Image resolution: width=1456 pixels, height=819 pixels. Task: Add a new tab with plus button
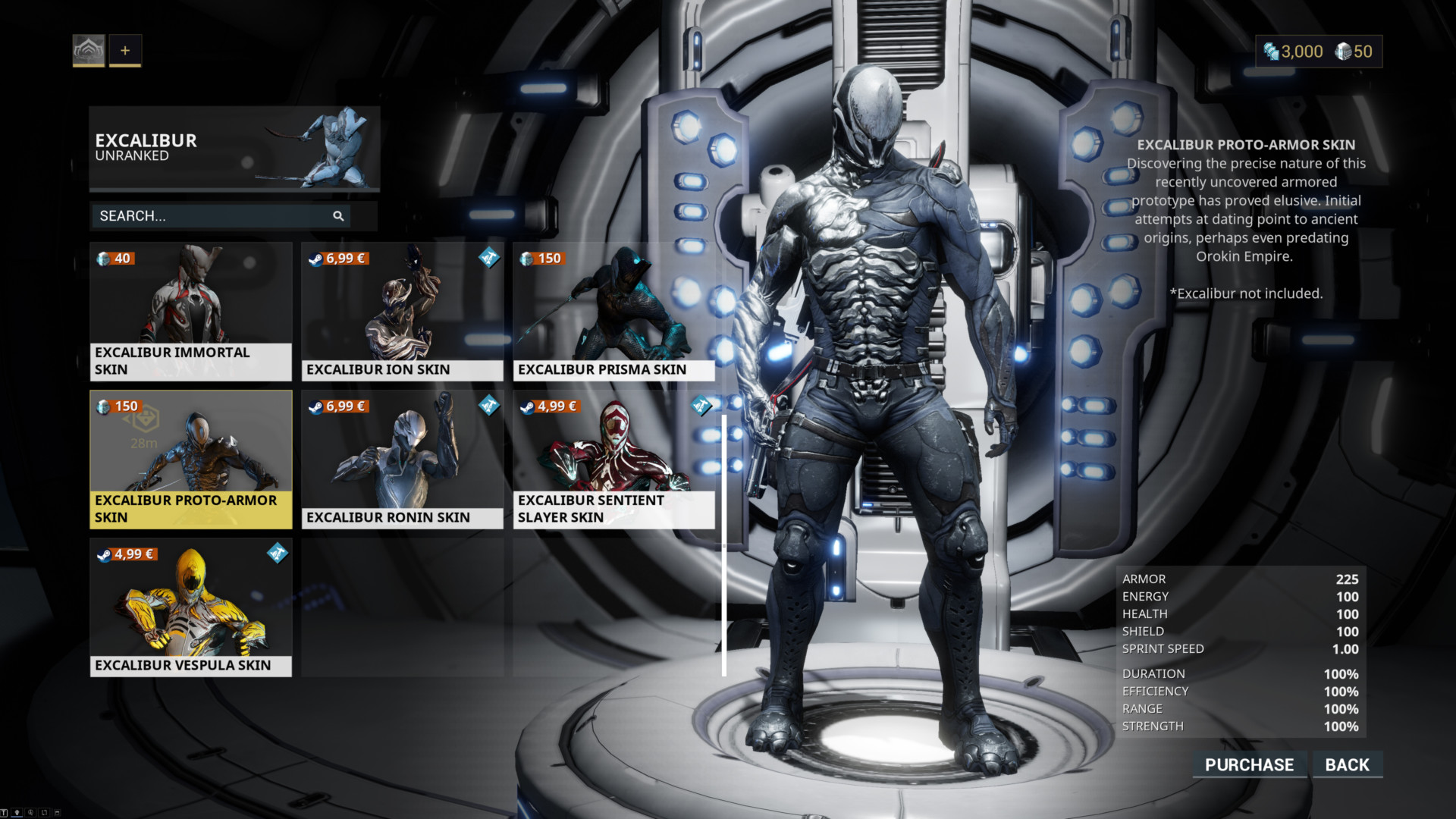[125, 51]
